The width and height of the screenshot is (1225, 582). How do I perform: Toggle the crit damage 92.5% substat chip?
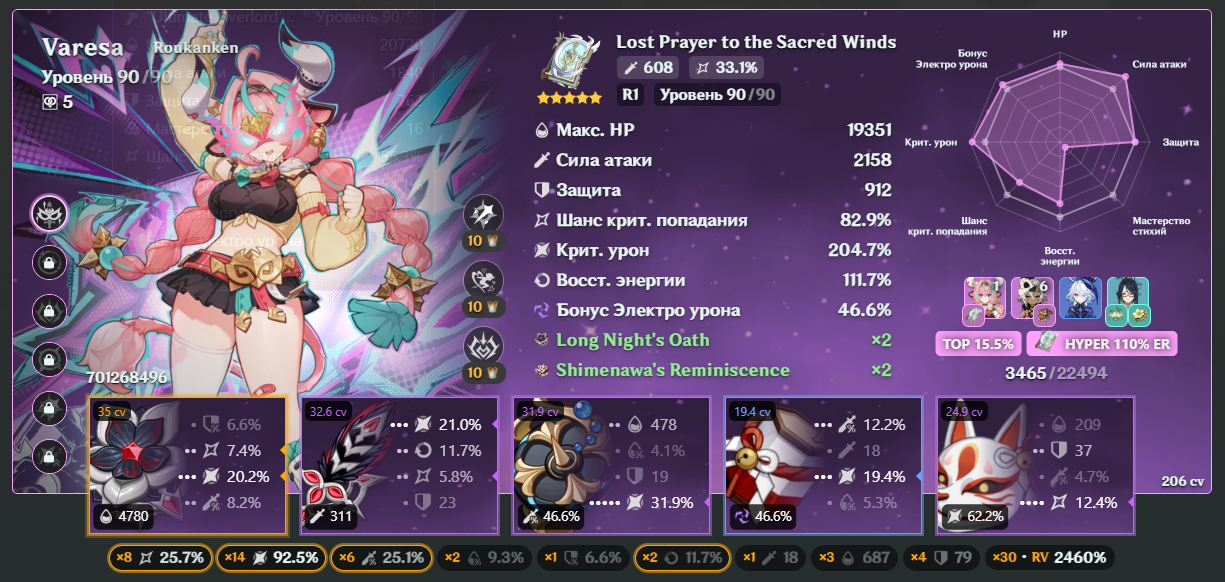(x=271, y=557)
